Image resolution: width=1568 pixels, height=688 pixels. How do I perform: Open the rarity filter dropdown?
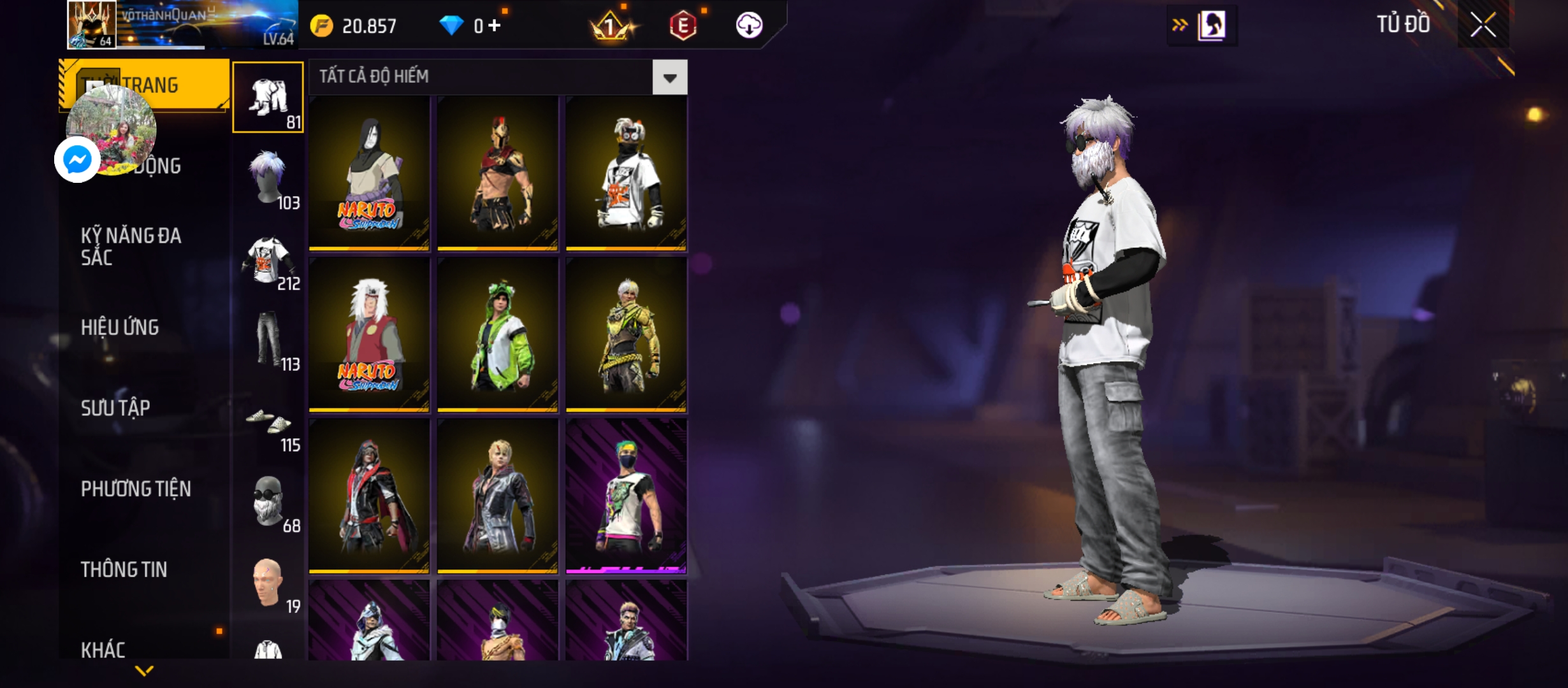[x=669, y=78]
